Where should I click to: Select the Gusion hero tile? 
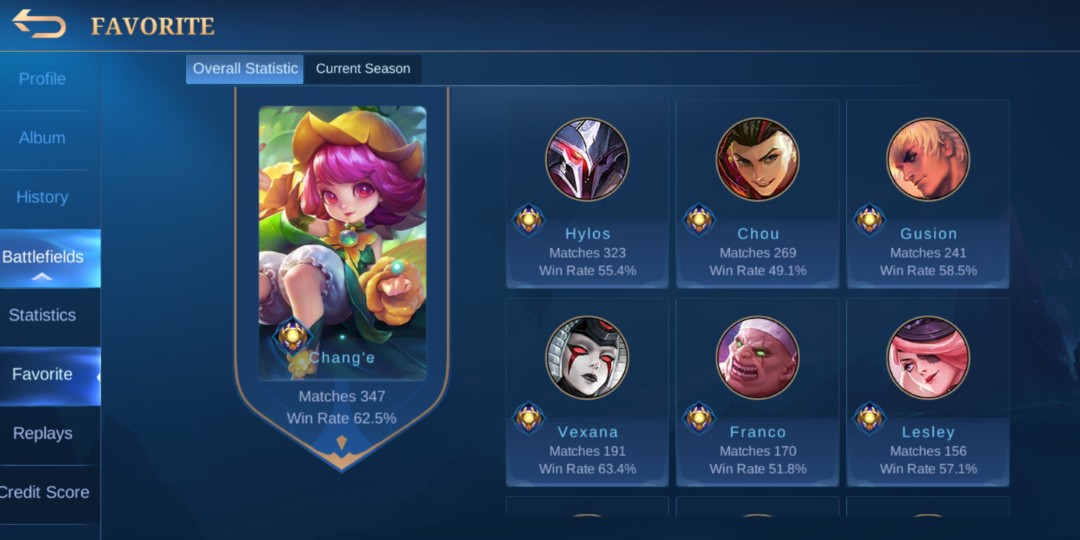click(928, 194)
